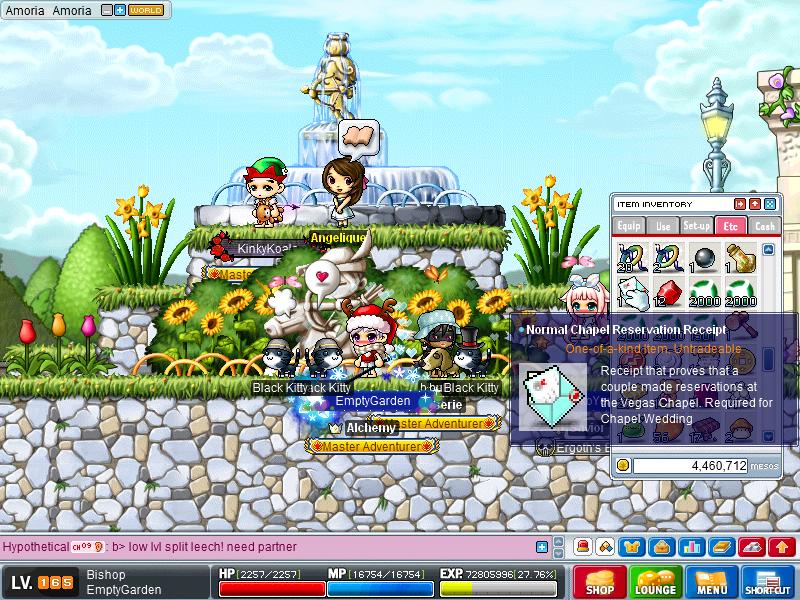Screen dimensions: 800x600
Task: Switch to the Use inventory tab
Action: coord(663,226)
